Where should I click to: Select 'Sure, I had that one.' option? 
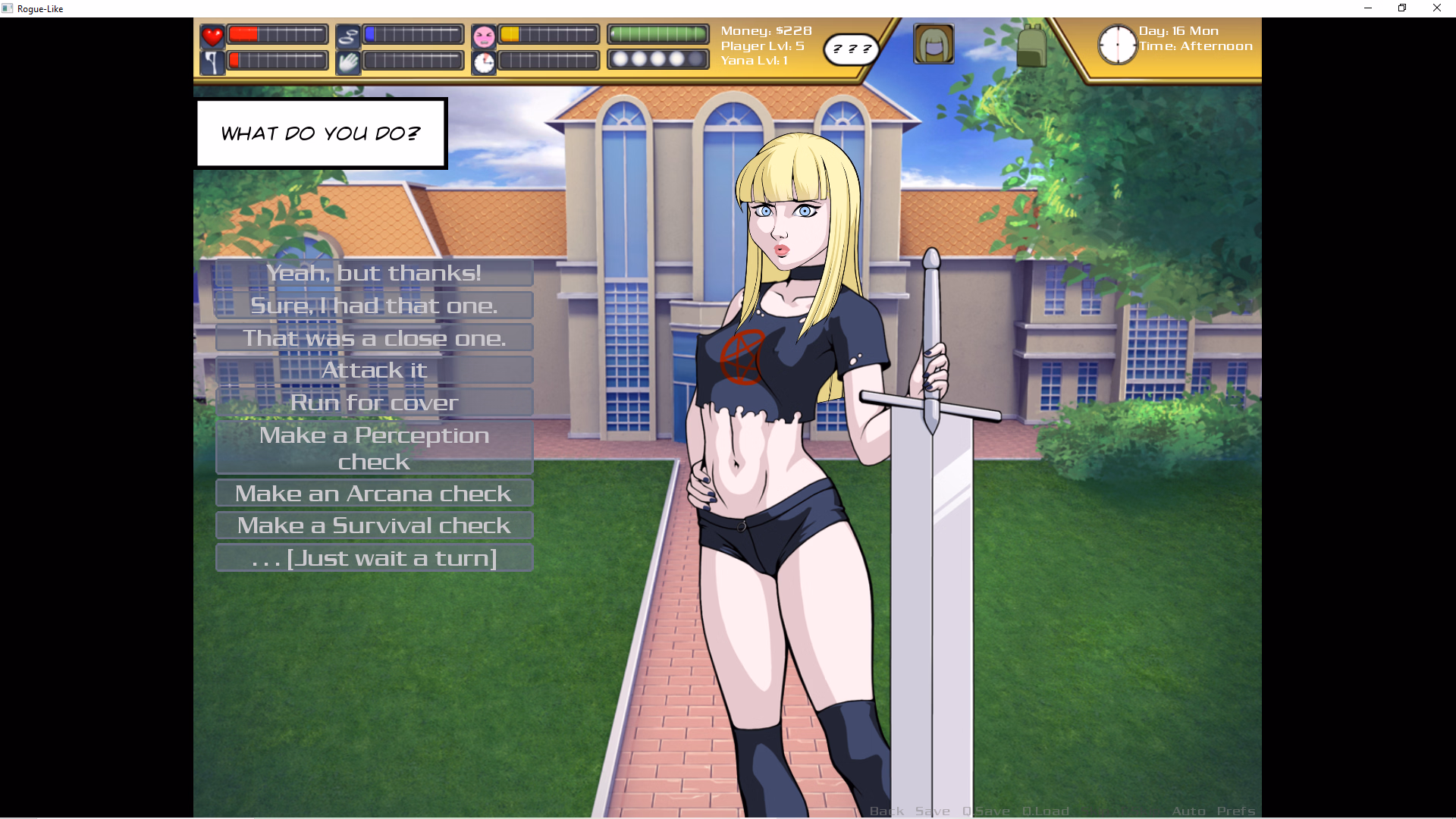pos(374,306)
